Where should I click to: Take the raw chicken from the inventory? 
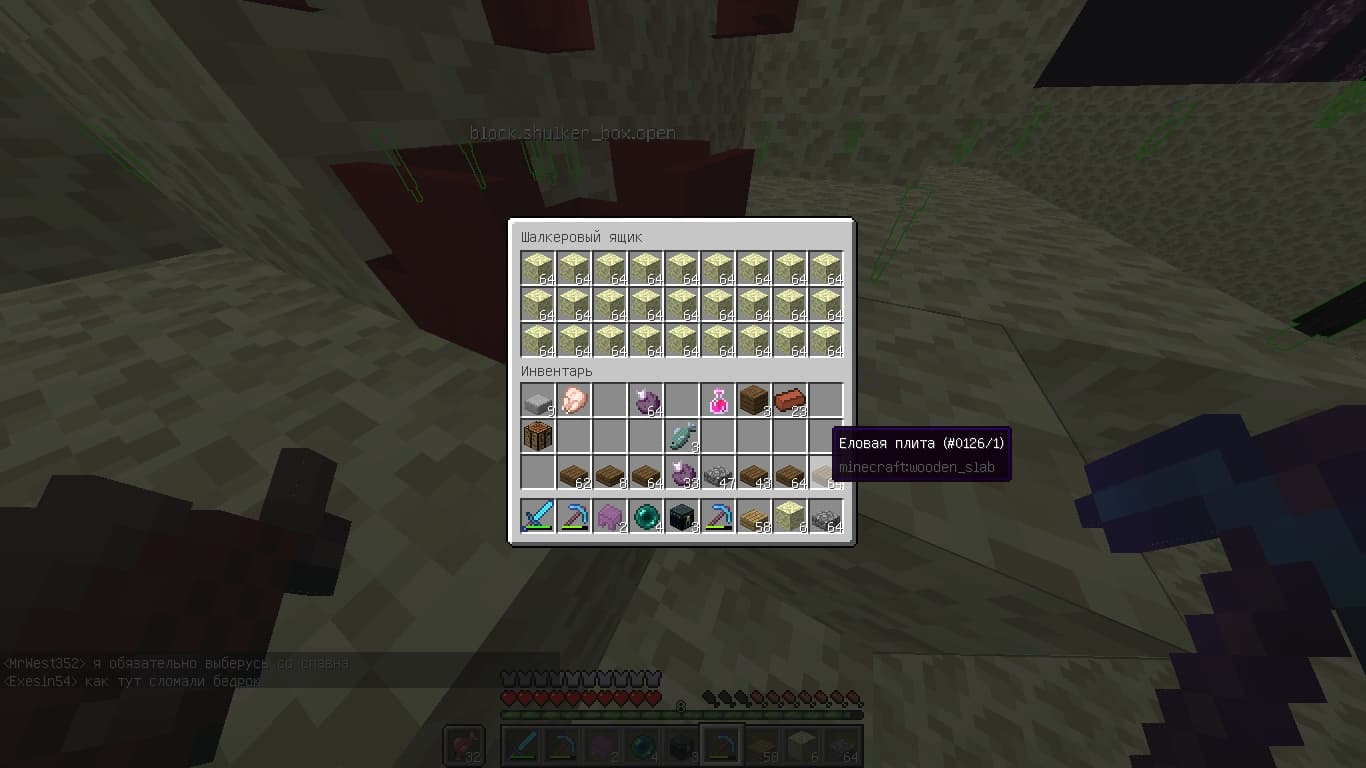pos(573,401)
